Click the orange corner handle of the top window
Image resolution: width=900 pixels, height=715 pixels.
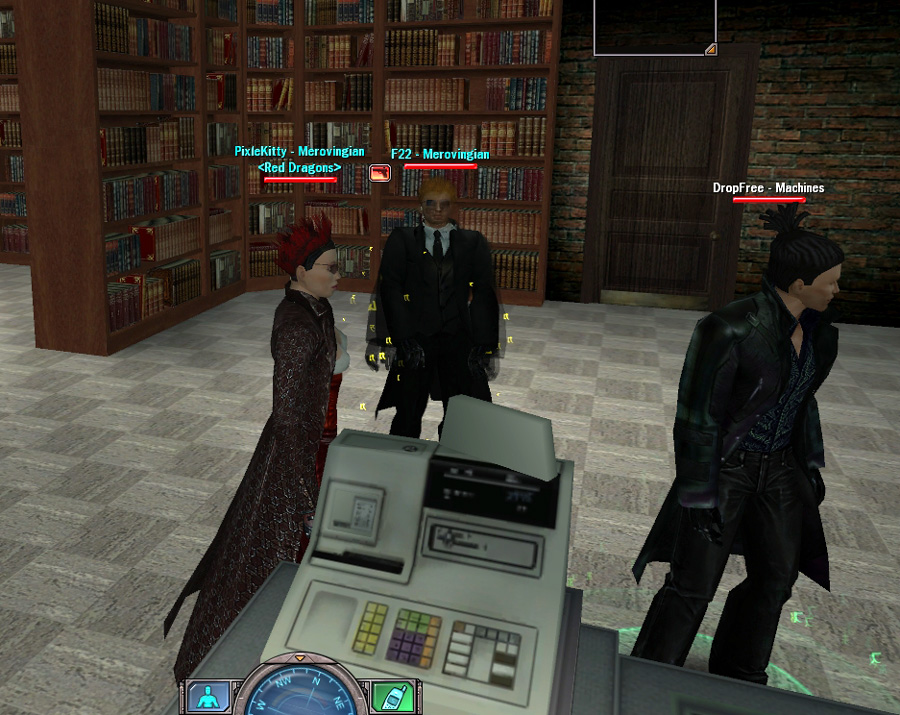710,48
